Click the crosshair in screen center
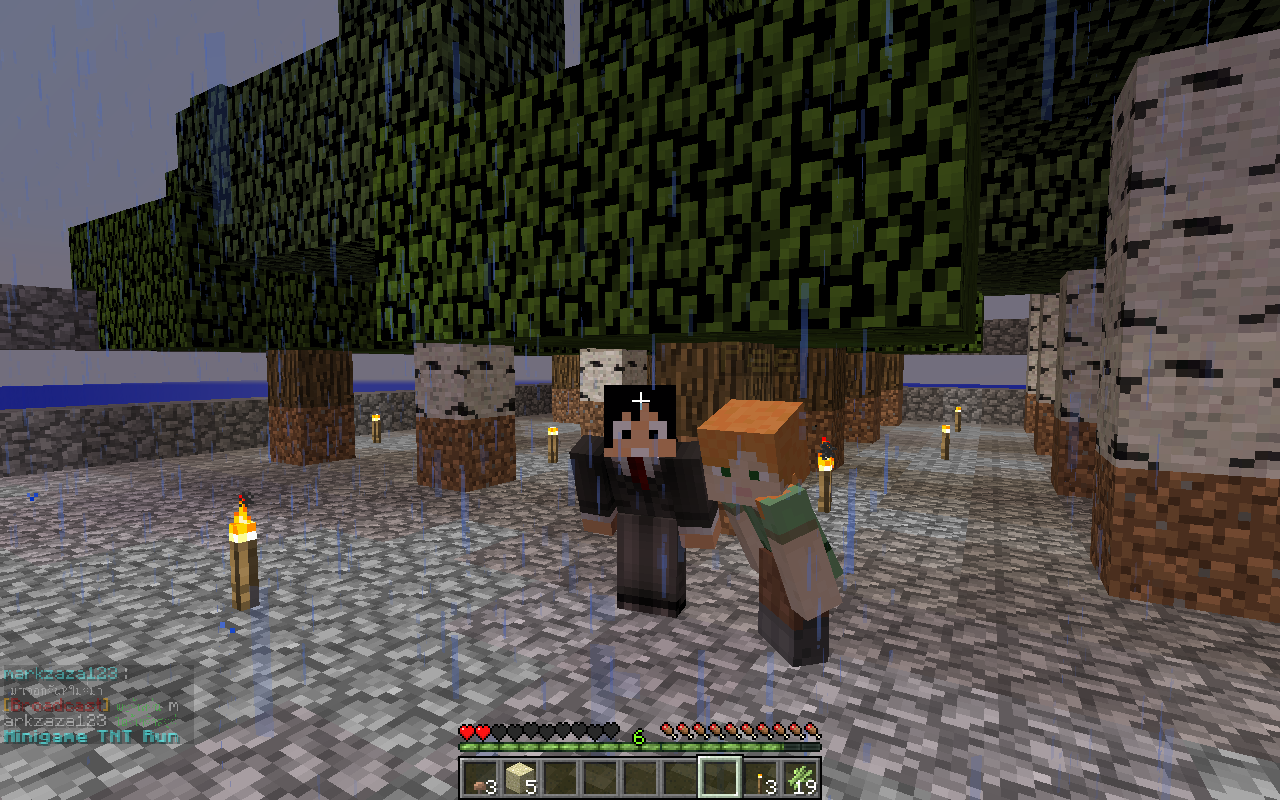1280x800 pixels. pos(640,400)
